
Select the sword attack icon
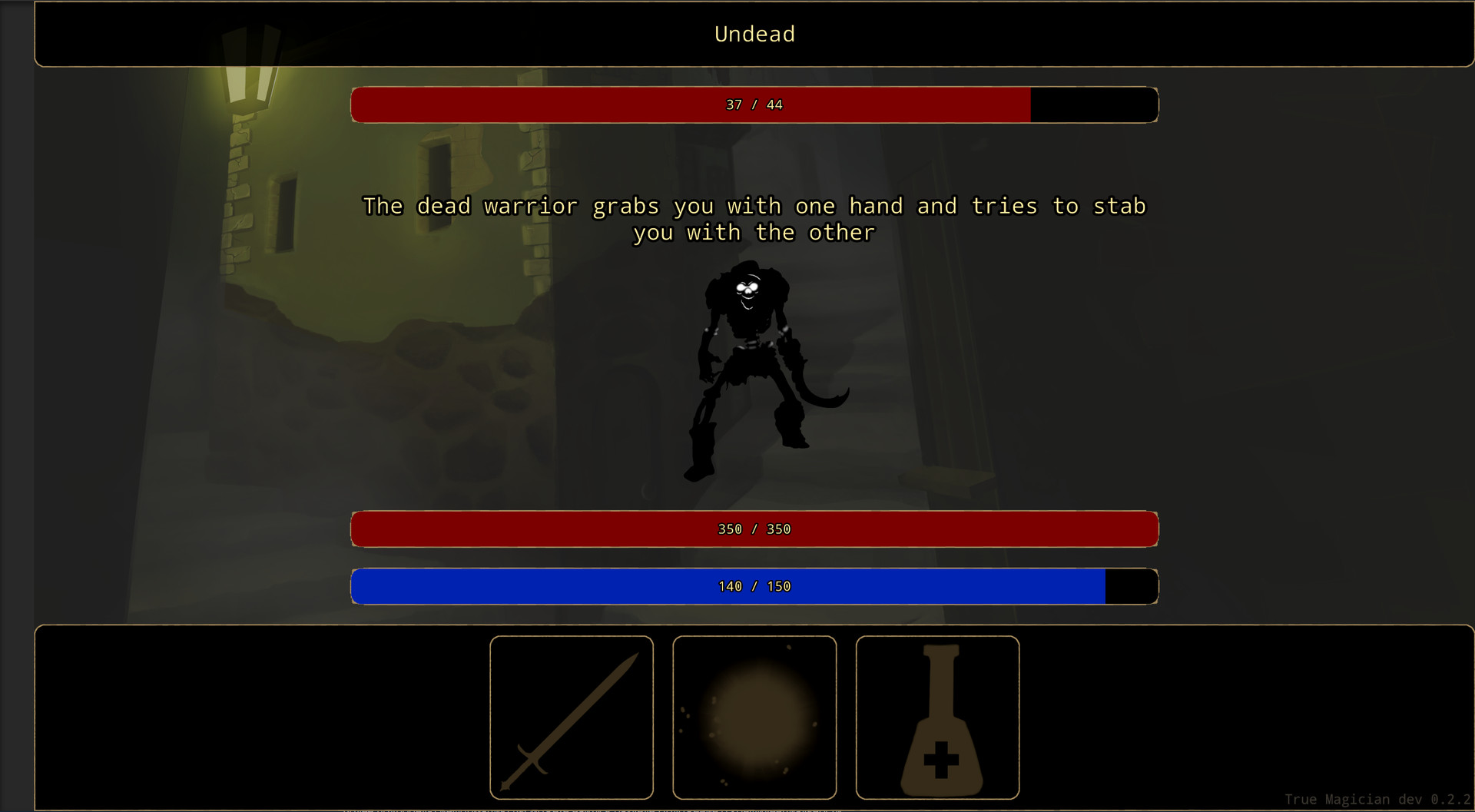click(571, 717)
